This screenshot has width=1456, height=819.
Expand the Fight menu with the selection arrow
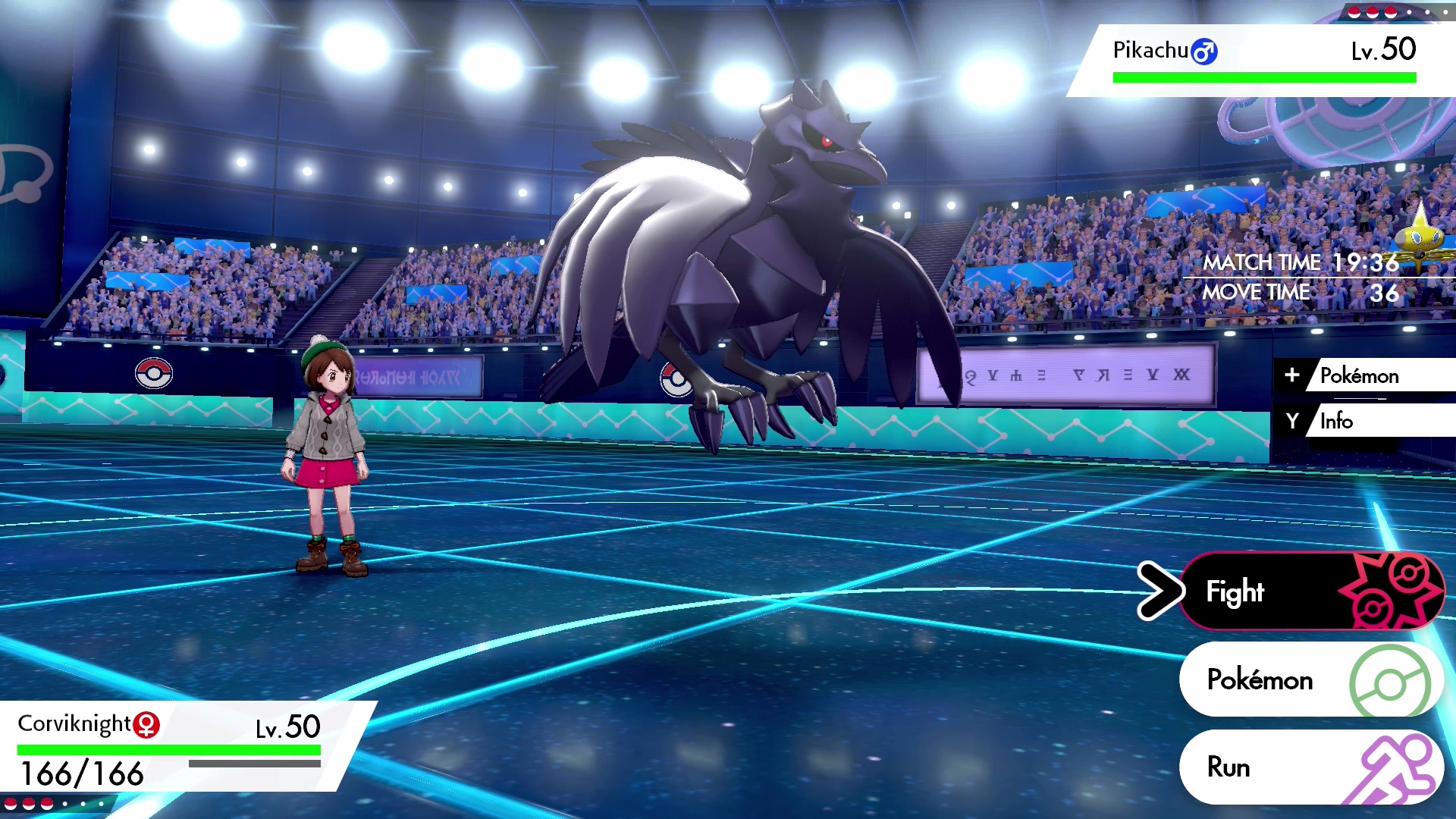tap(1159, 591)
